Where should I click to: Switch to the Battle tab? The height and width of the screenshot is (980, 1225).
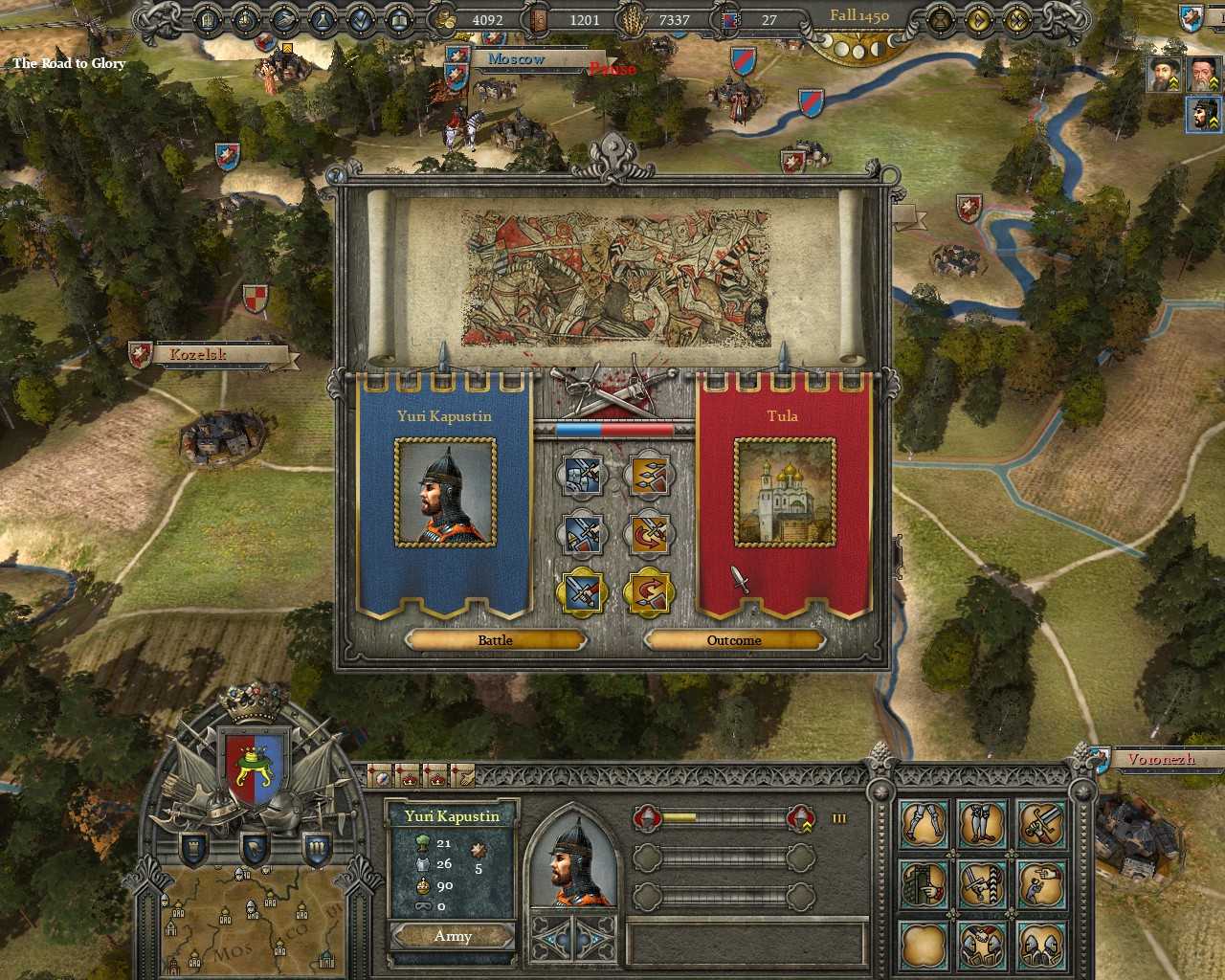click(494, 639)
